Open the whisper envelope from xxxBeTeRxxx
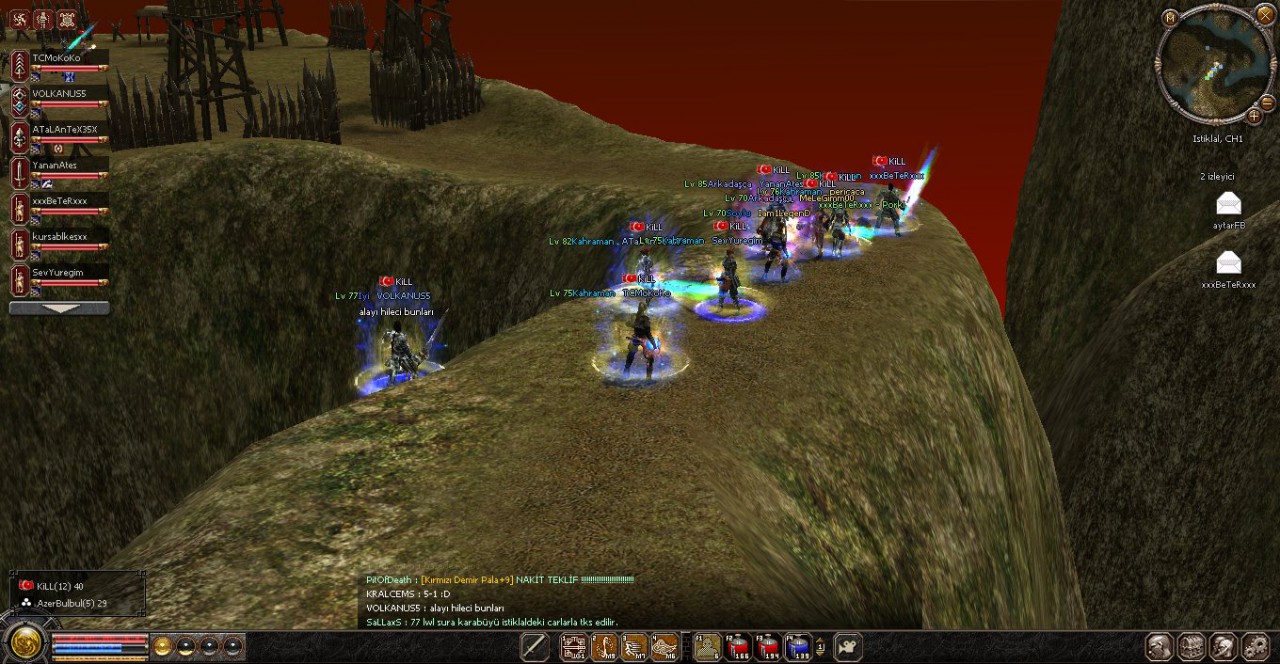1280x664 pixels. tap(1228, 263)
